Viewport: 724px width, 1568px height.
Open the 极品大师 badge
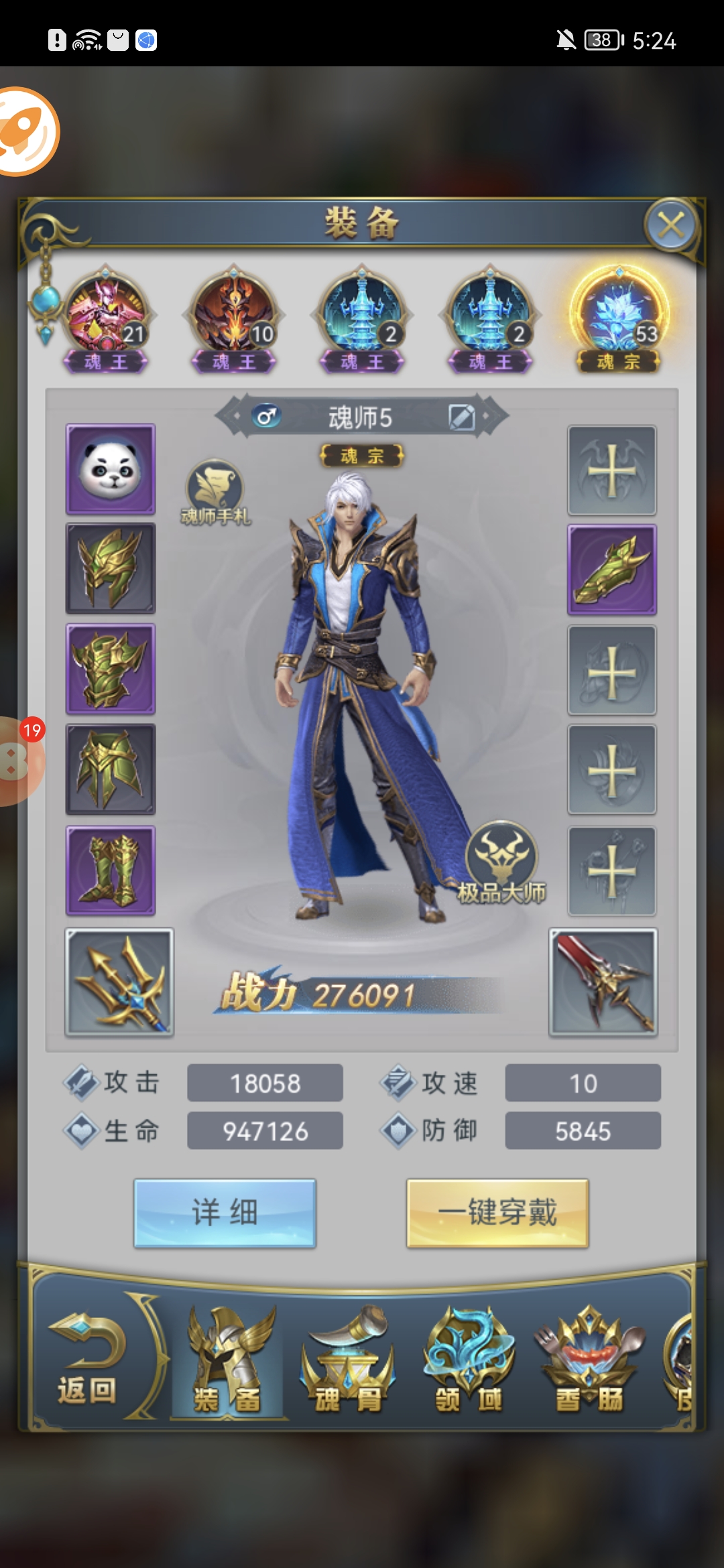(501, 862)
